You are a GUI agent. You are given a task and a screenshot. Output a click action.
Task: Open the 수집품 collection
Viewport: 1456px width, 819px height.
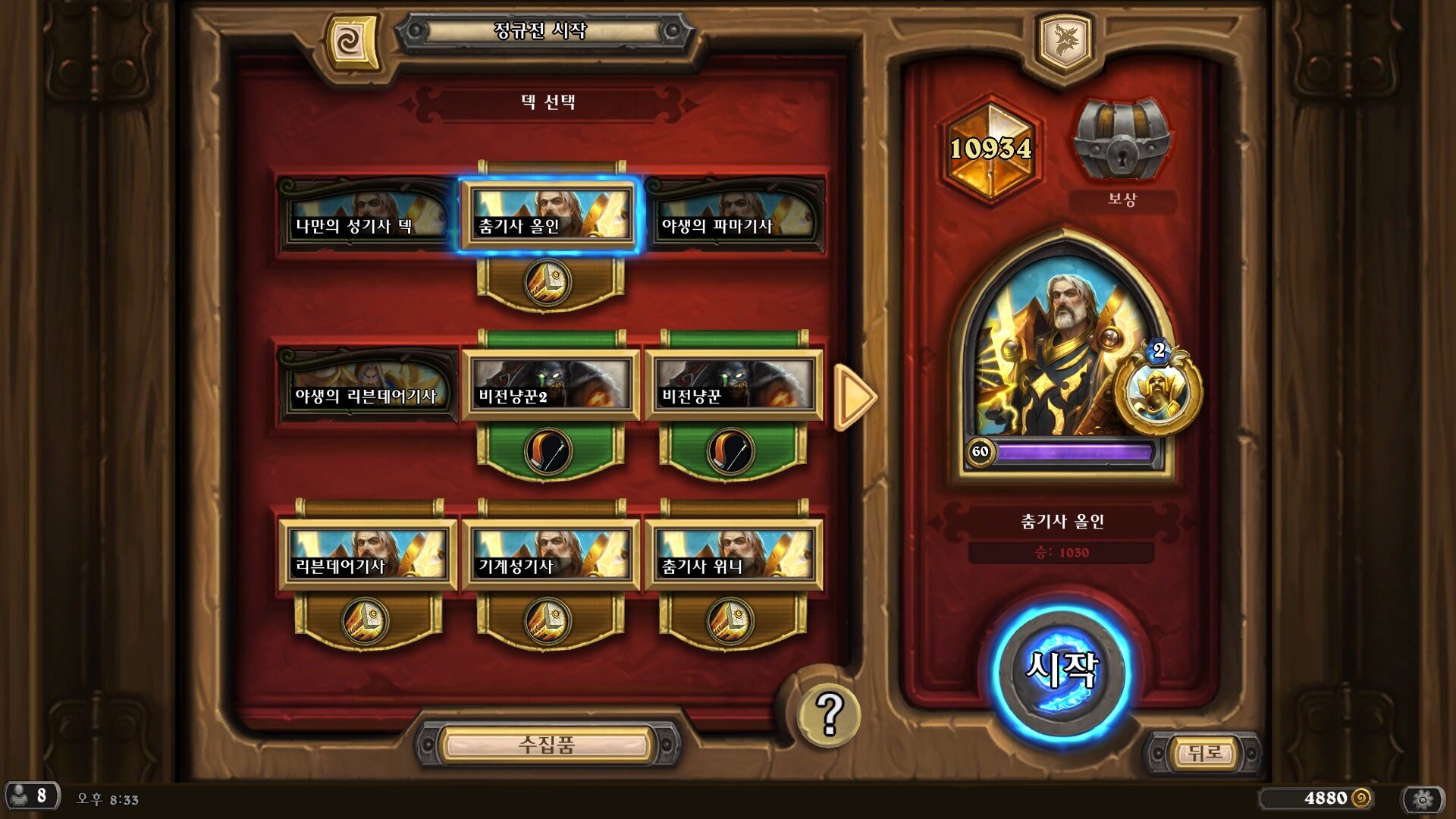click(x=547, y=745)
